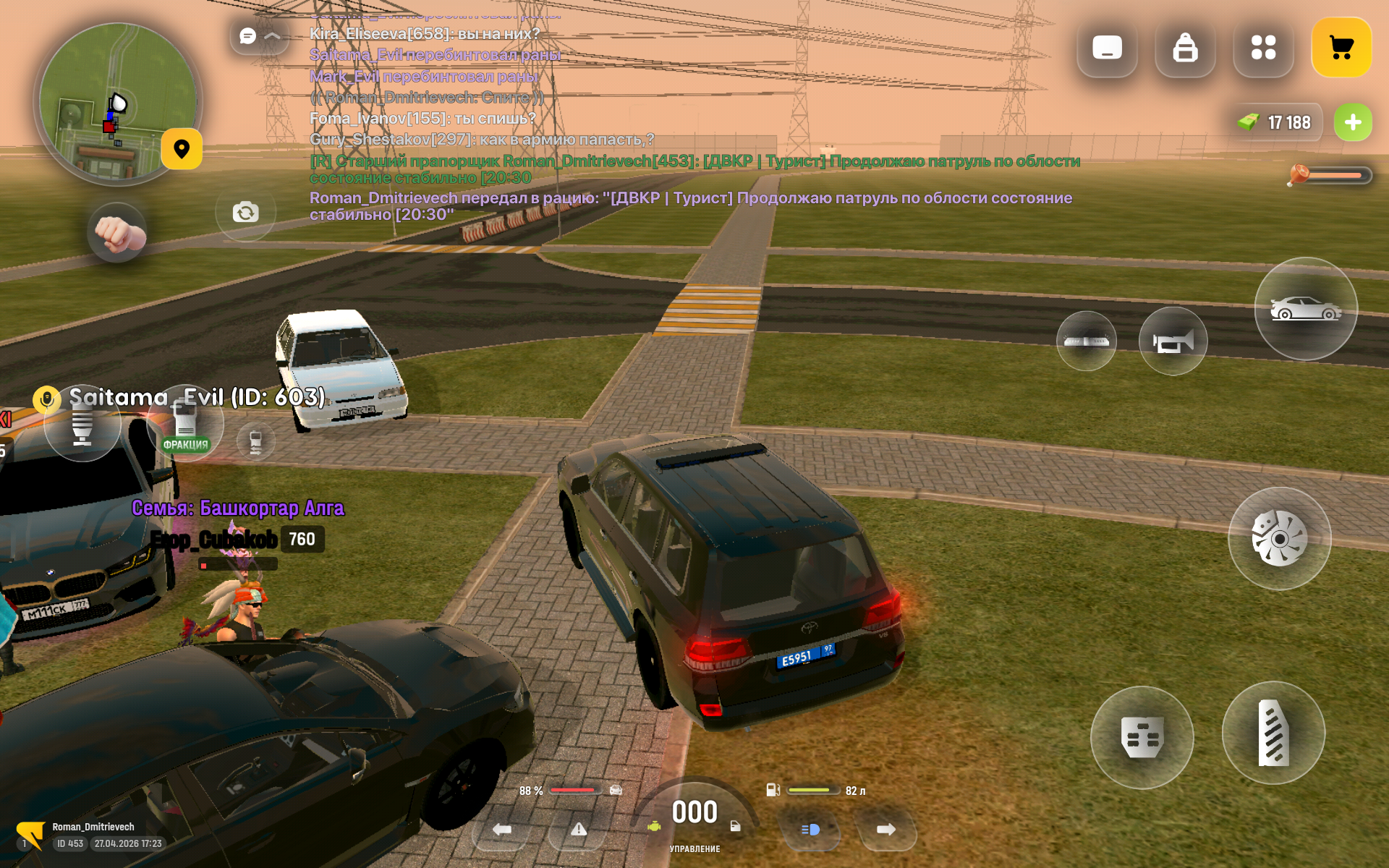The width and height of the screenshot is (1389, 868).
Task: Switch camera view with the camera icon
Action: pos(245,212)
